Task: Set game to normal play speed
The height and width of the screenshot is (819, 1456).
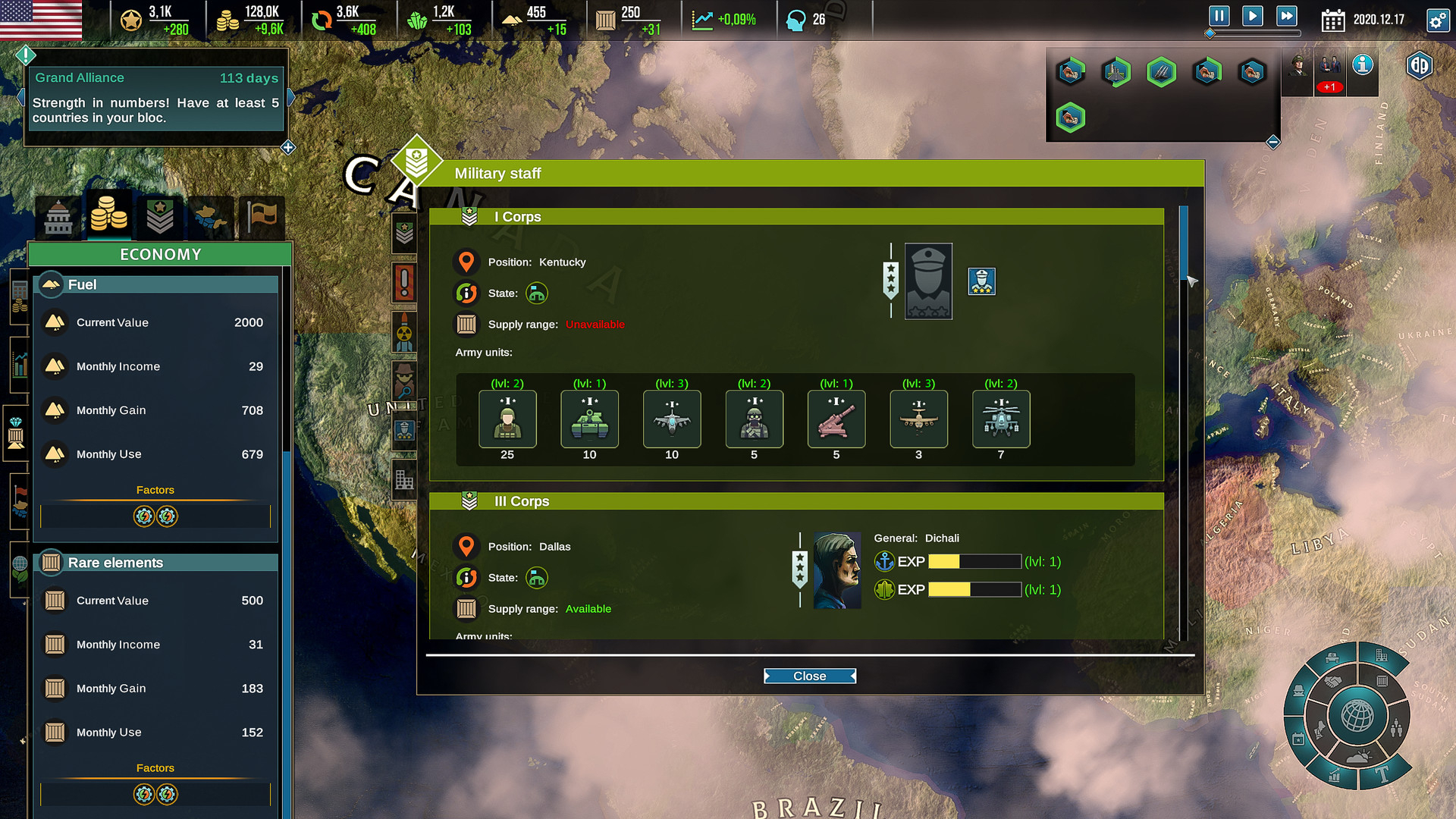Action: coord(1252,16)
